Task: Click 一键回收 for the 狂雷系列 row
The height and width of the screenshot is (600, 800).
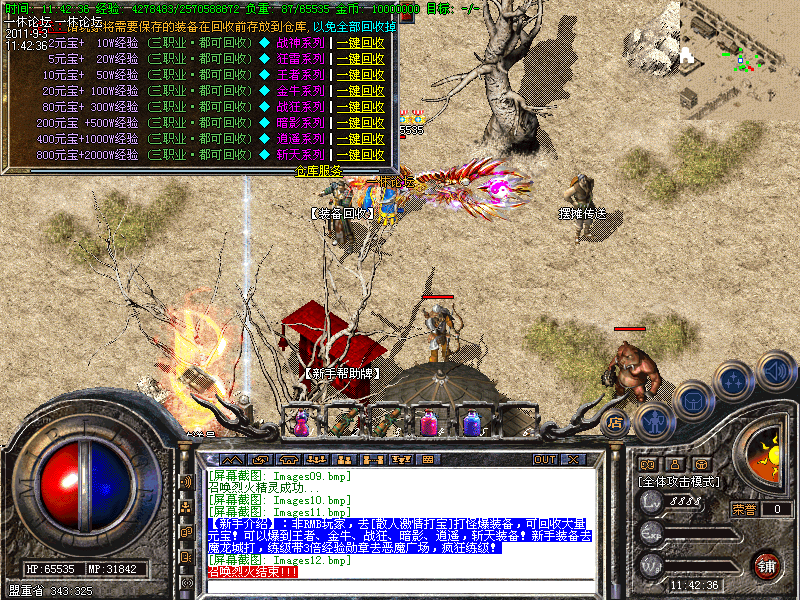Action: [361, 59]
